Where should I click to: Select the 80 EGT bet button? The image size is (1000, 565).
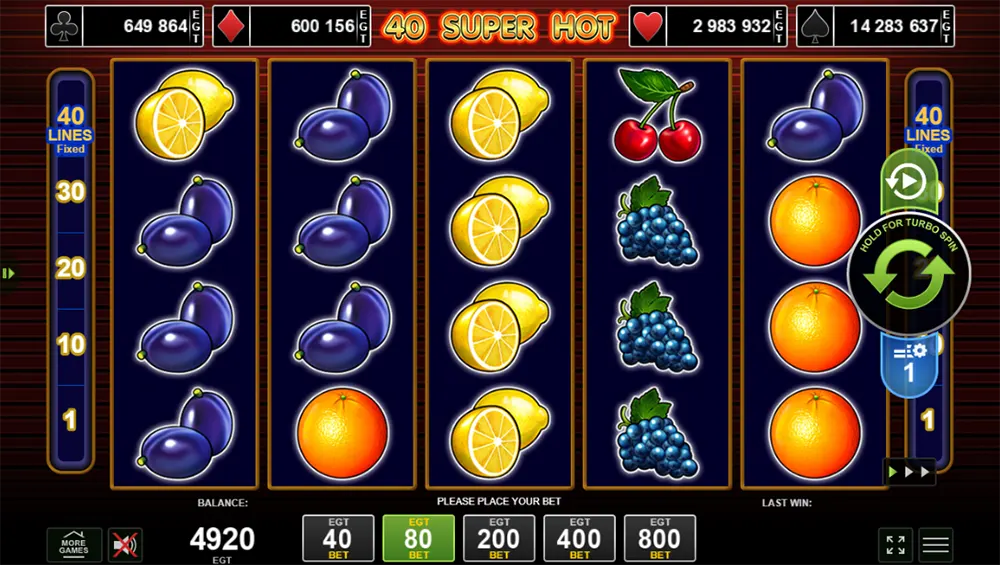point(418,538)
